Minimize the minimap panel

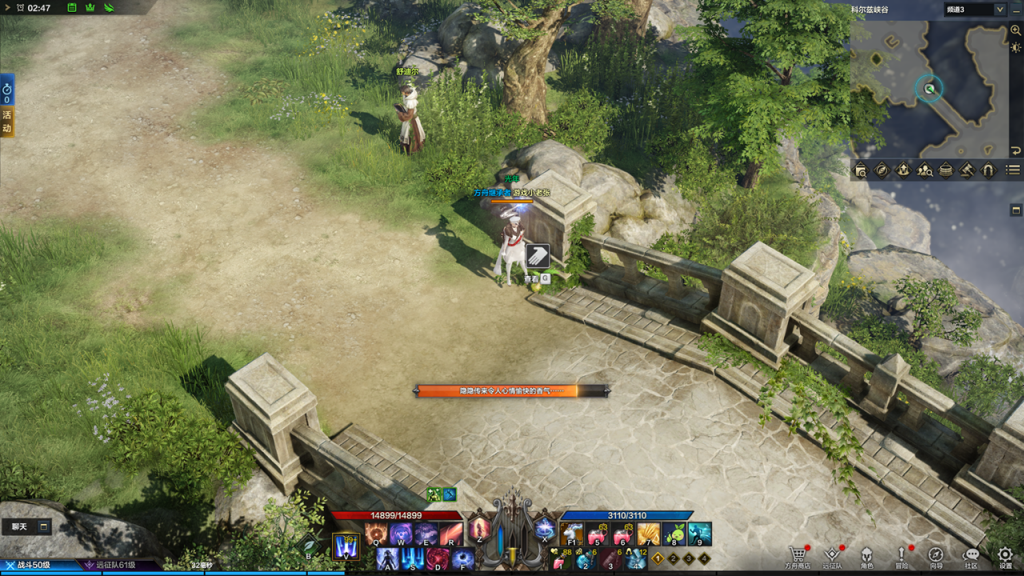pos(1015,9)
